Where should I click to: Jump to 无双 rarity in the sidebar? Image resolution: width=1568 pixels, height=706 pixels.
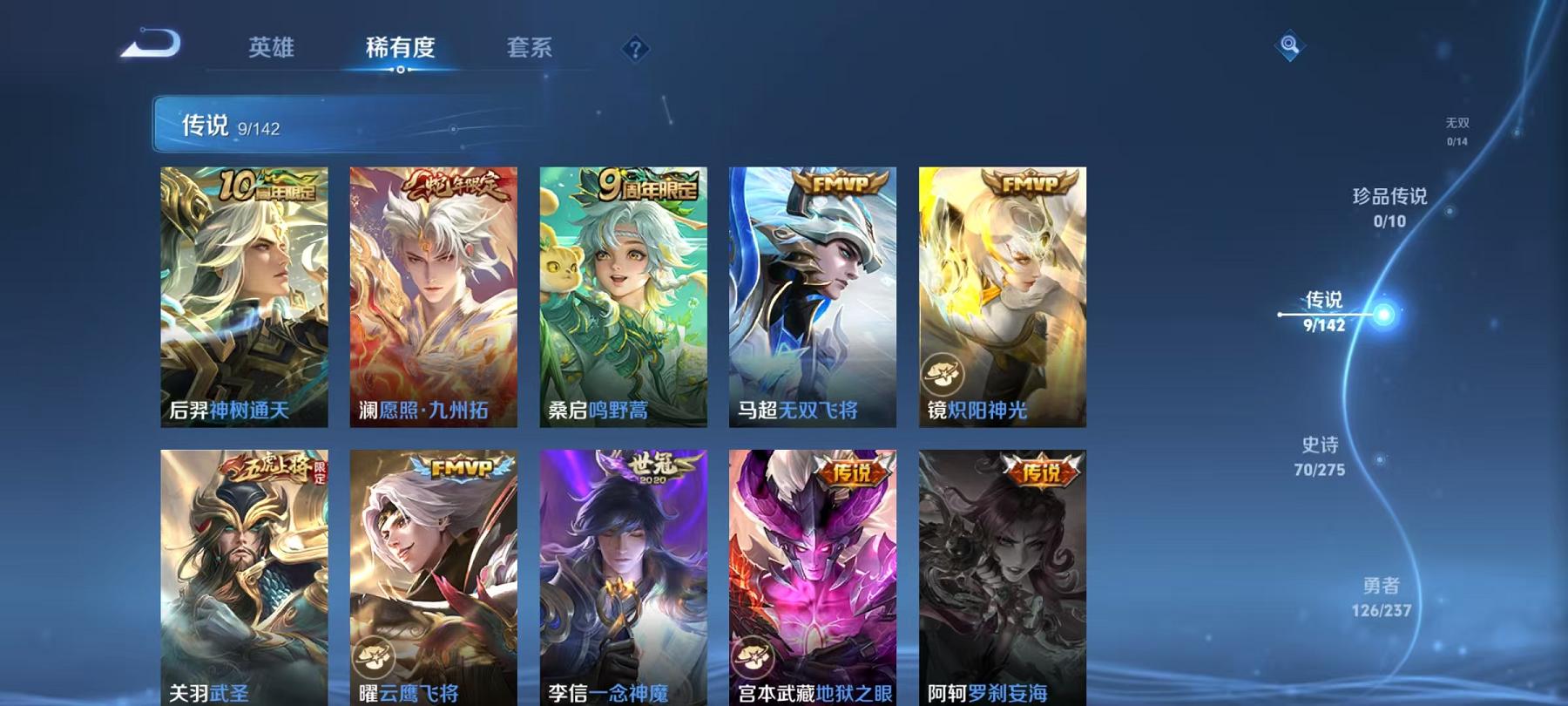pos(1456,128)
